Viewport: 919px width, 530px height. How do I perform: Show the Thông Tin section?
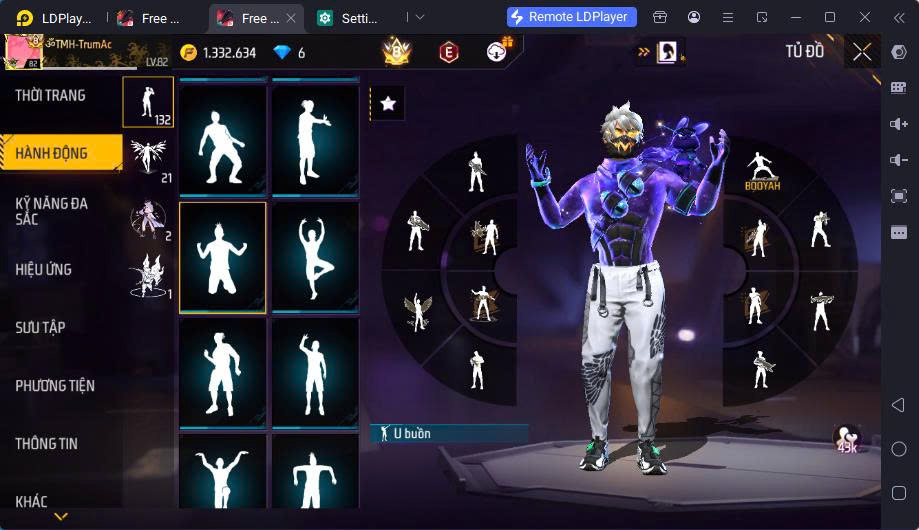[46, 444]
